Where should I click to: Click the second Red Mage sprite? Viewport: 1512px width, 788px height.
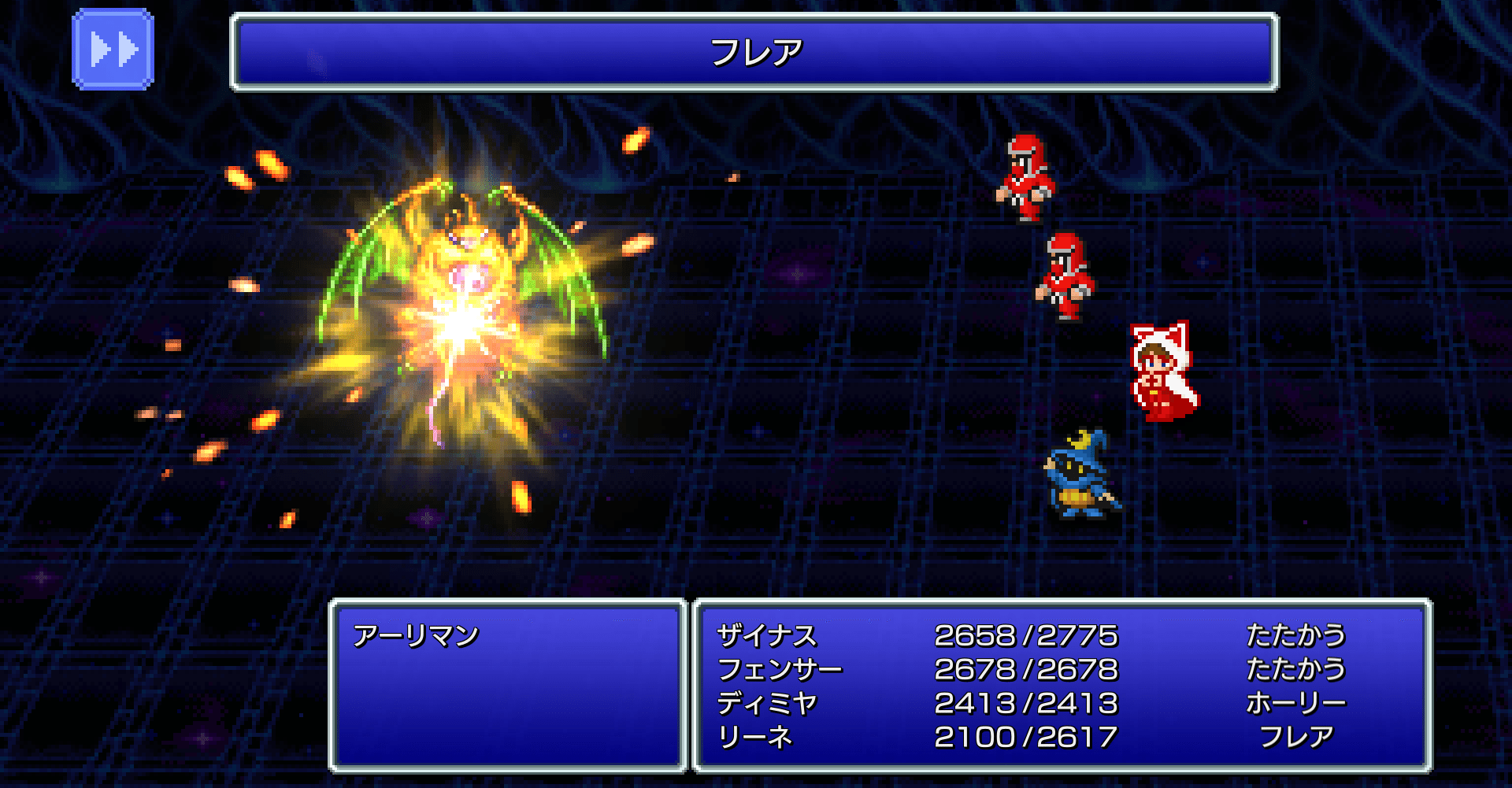[1065, 276]
